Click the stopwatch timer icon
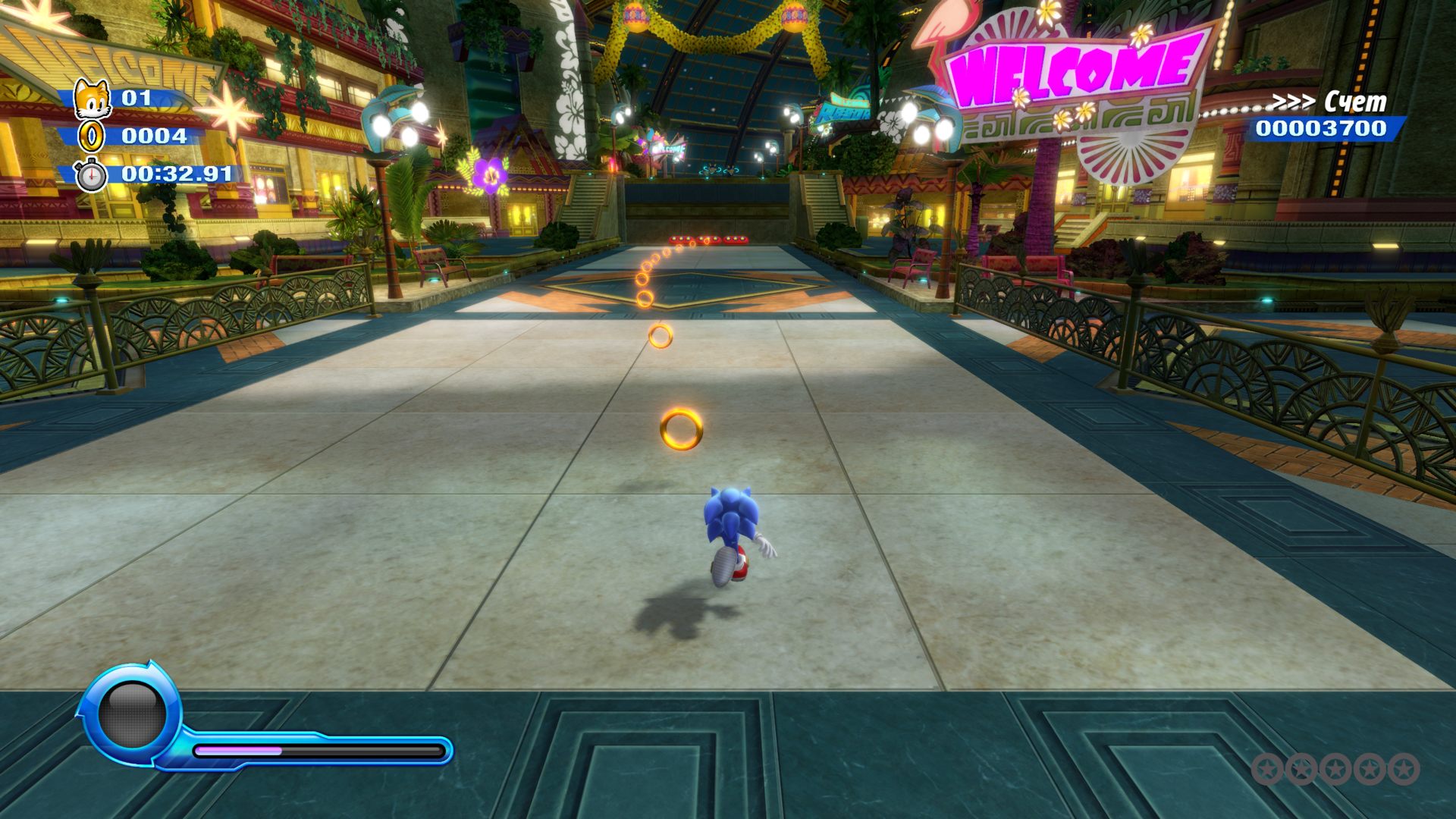 point(91,175)
